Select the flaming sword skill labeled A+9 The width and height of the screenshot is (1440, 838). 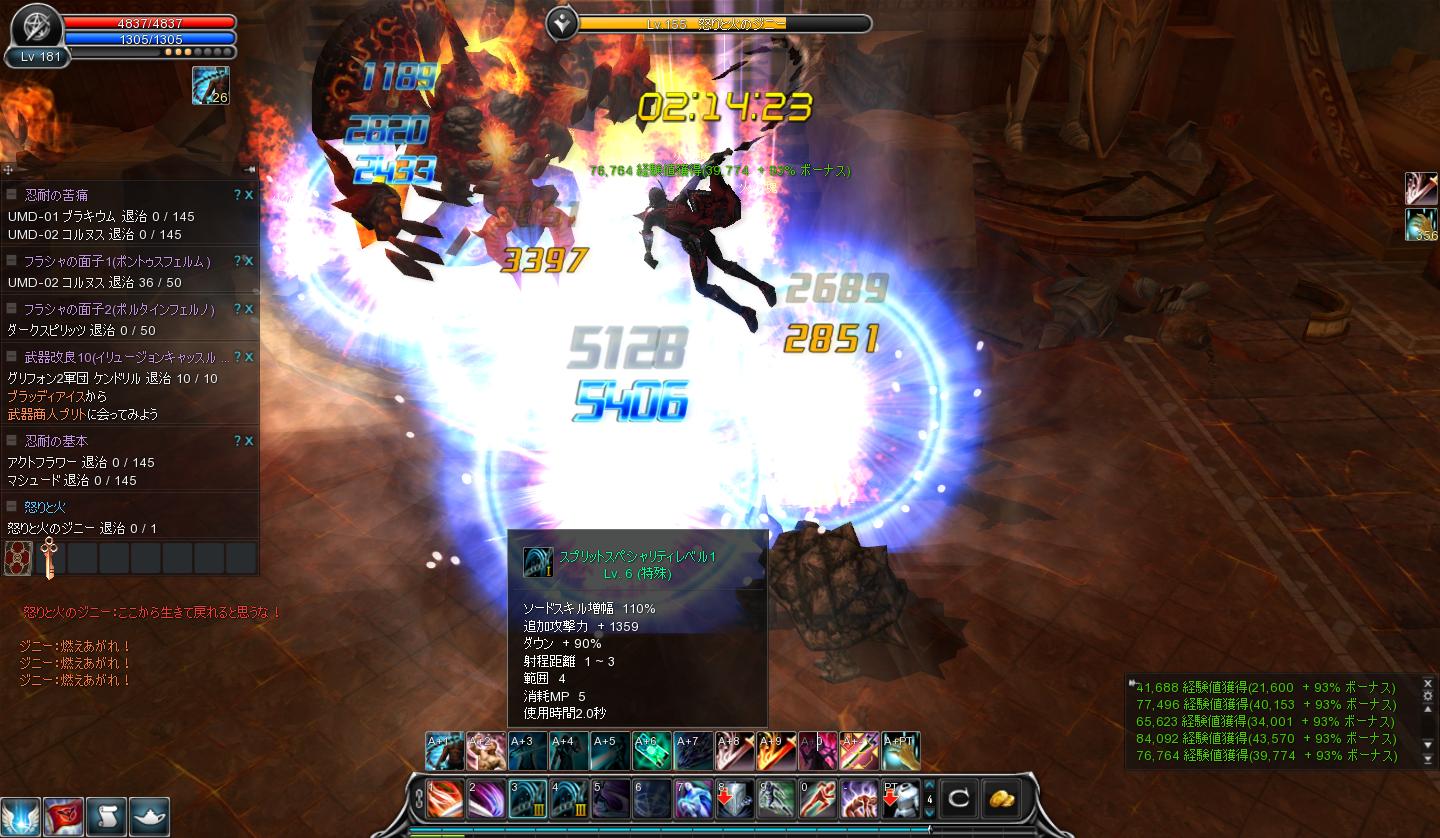tap(775, 751)
